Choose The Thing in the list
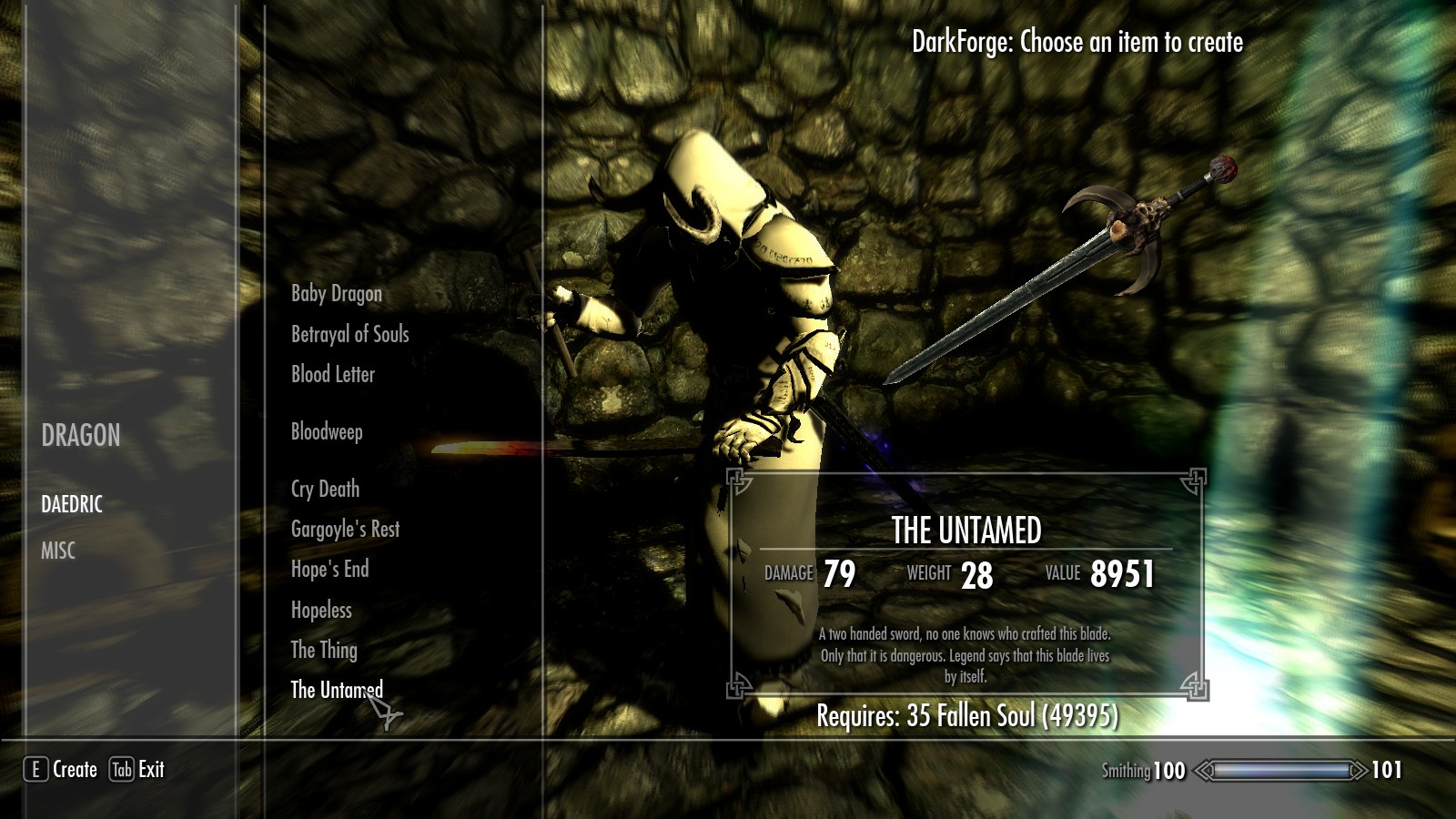The height and width of the screenshot is (819, 1456). click(324, 650)
